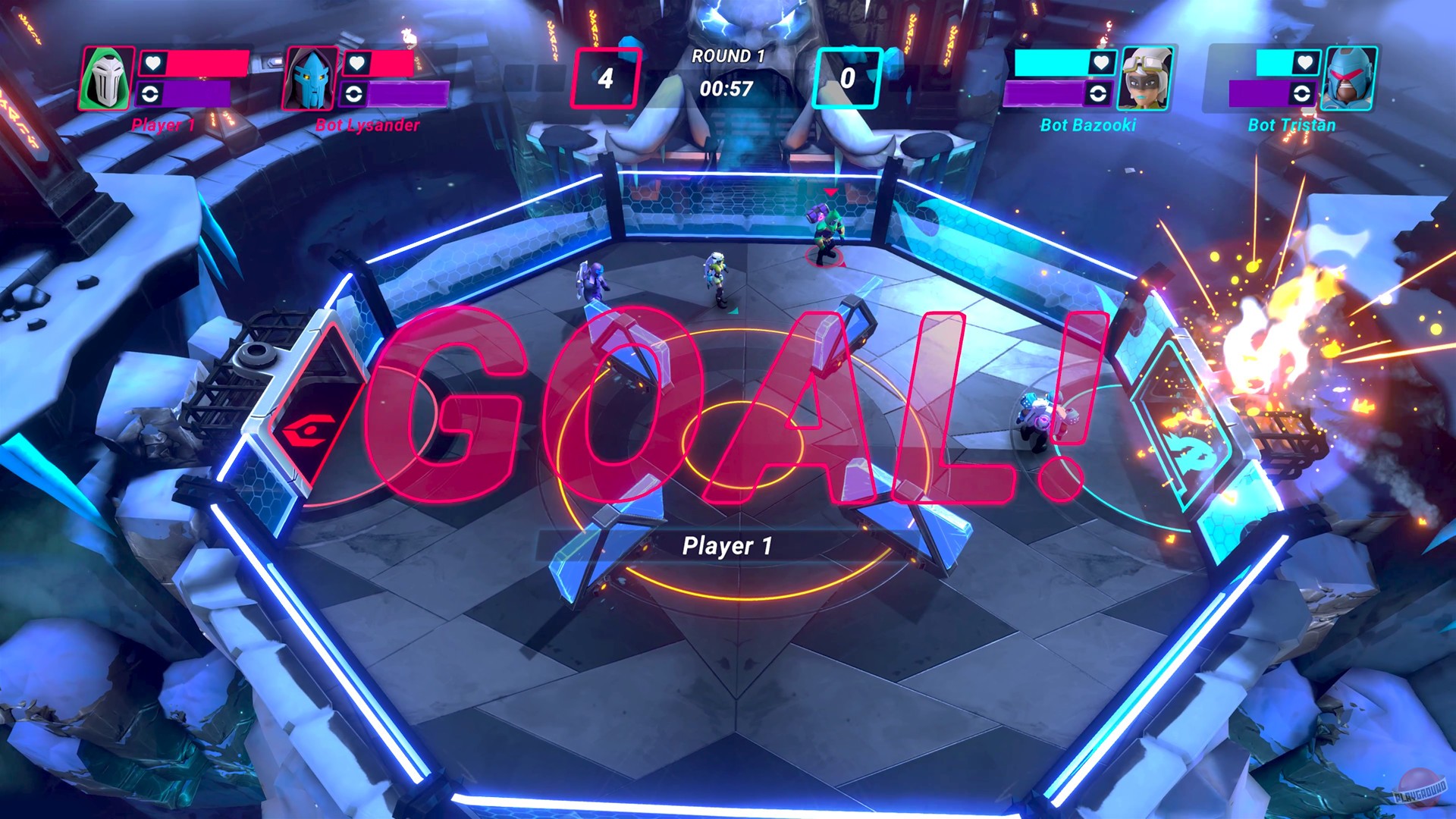The image size is (1456, 819).
Task: Click the heart icon beside Bot Tristan's health bar
Action: click(x=1305, y=62)
